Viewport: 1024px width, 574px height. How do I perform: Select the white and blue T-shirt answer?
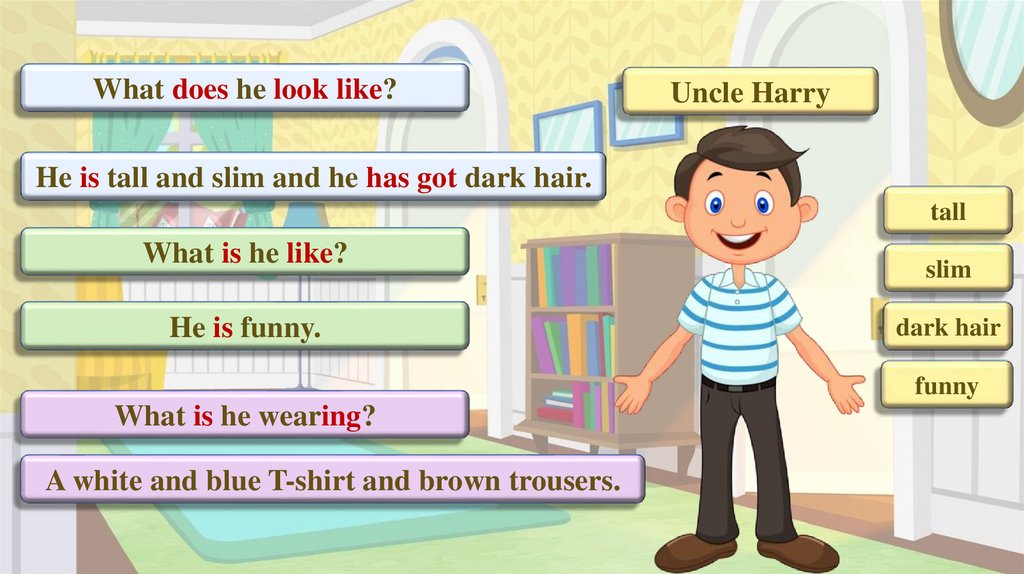pyautogui.click(x=332, y=481)
